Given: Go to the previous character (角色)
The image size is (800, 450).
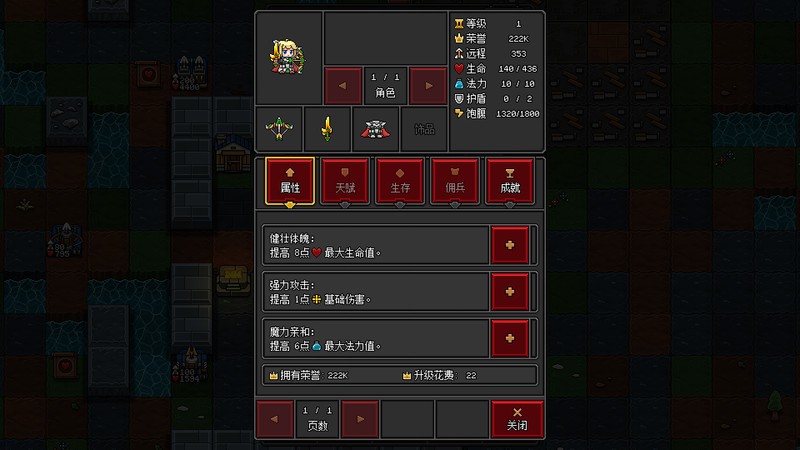Looking at the screenshot, I should click(x=343, y=85).
